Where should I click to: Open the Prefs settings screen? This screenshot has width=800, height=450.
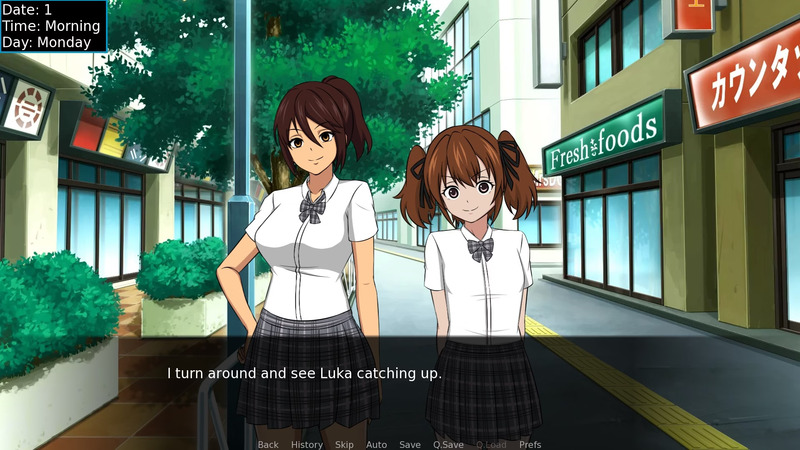(x=530, y=444)
